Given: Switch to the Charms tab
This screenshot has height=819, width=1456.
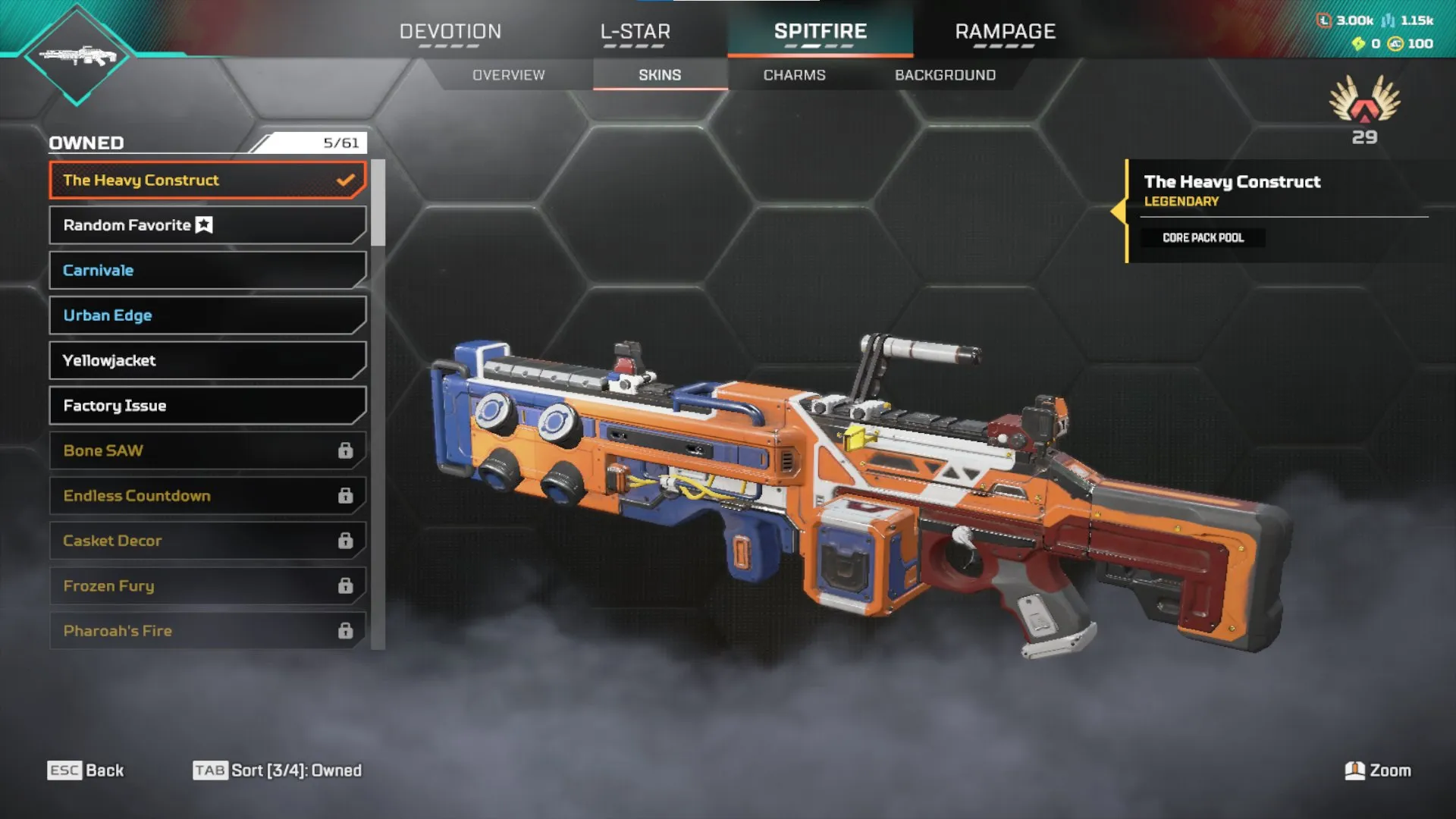Looking at the screenshot, I should click(x=793, y=75).
